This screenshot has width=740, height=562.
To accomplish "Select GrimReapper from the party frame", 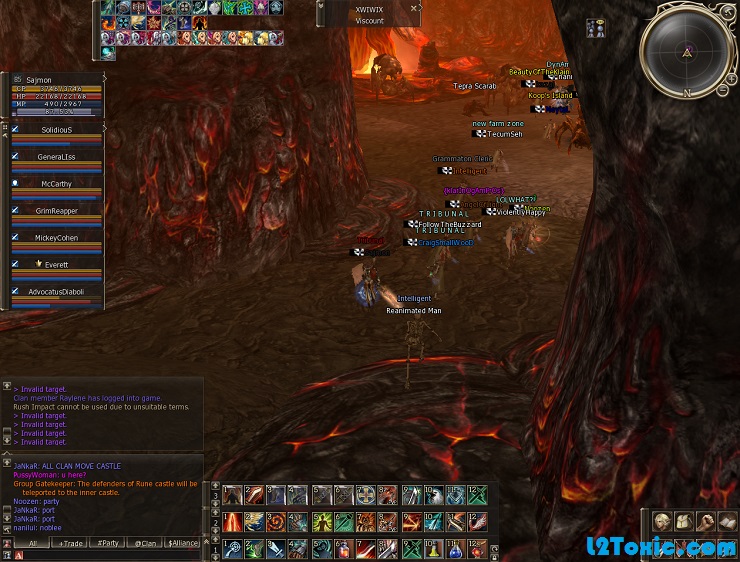I will click(57, 210).
